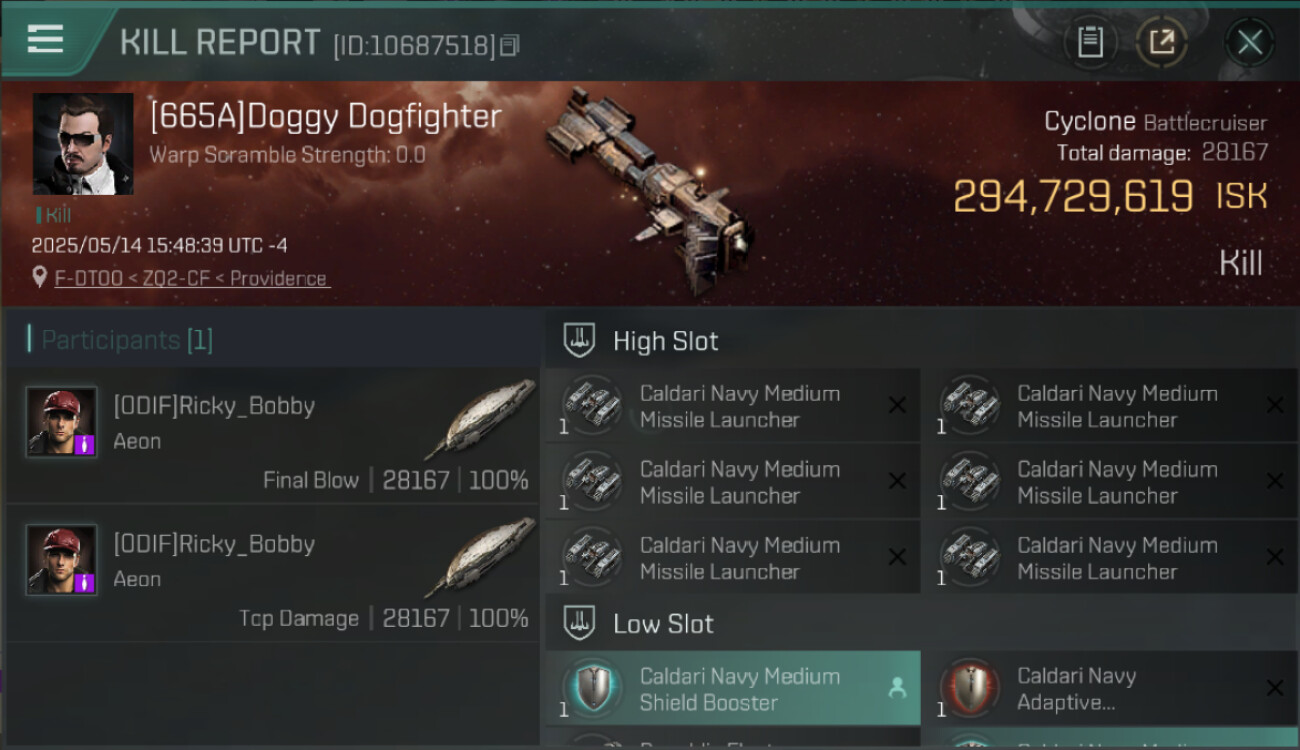Close the Kill Report window
The width and height of the screenshot is (1300, 750).
pyautogui.click(x=1249, y=42)
